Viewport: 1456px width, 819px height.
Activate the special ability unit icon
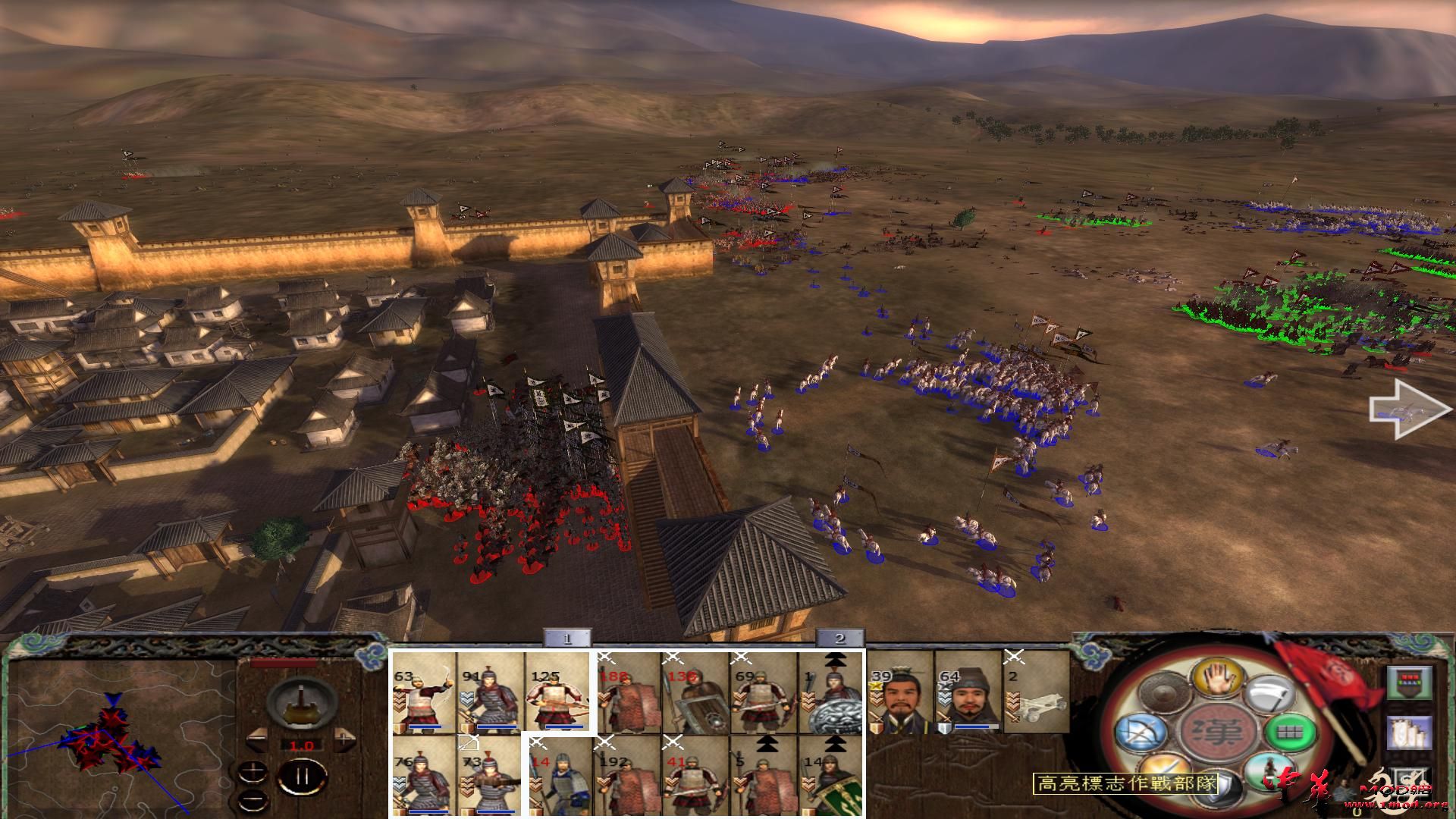pos(1271,773)
